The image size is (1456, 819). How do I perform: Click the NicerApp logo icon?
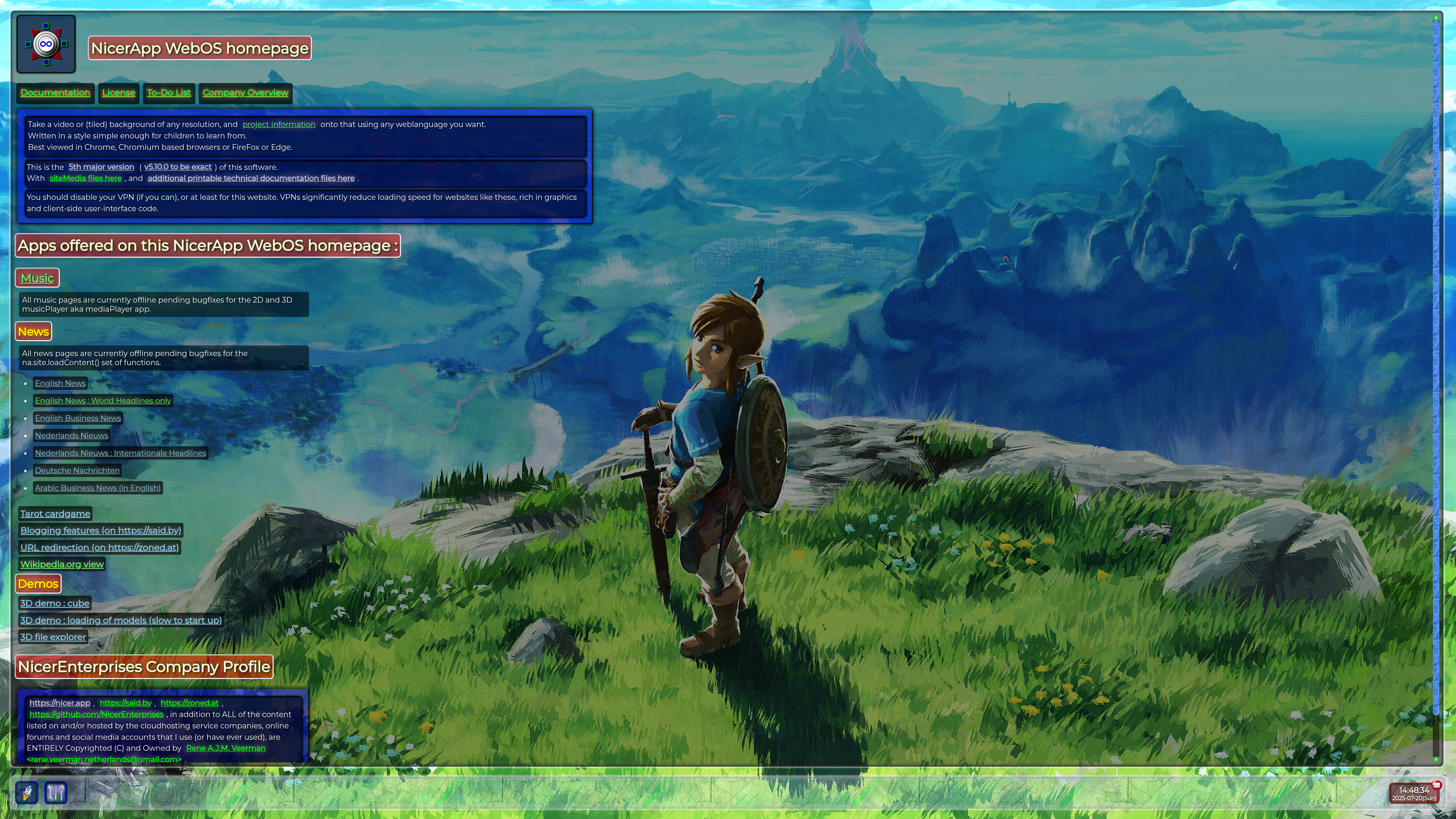46,44
